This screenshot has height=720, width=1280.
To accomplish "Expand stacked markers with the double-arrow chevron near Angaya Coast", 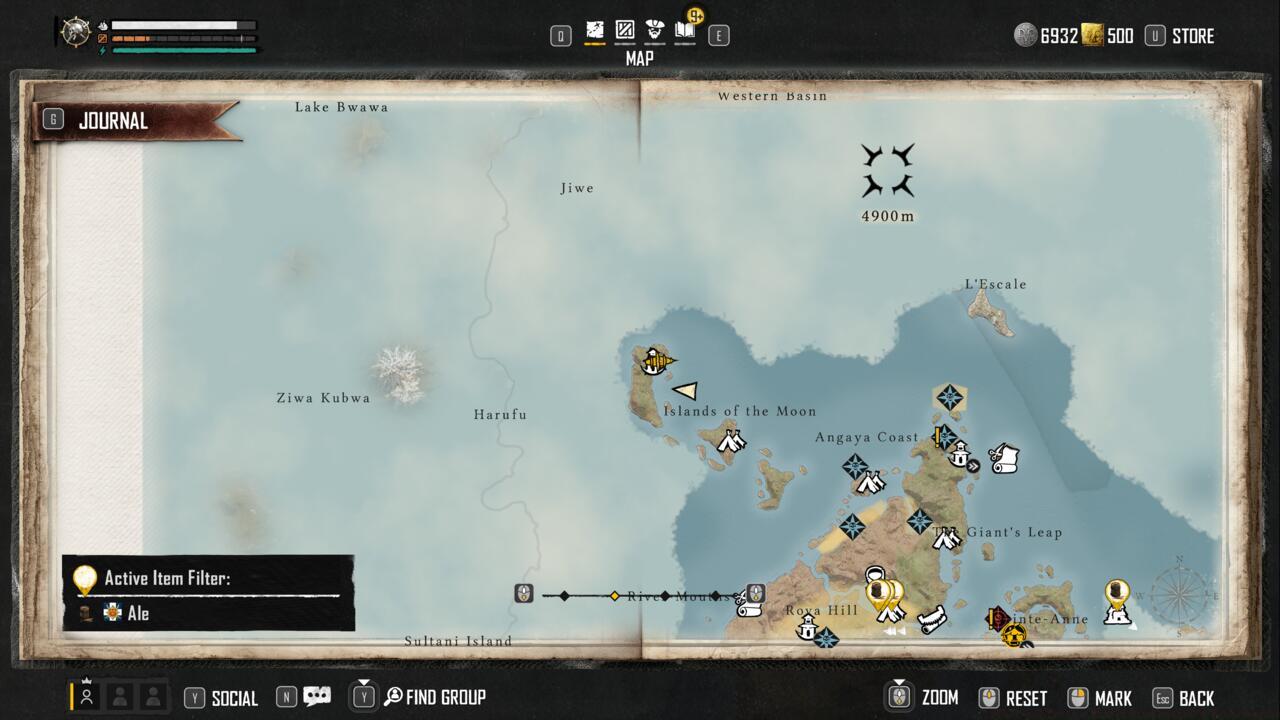I will (x=973, y=465).
